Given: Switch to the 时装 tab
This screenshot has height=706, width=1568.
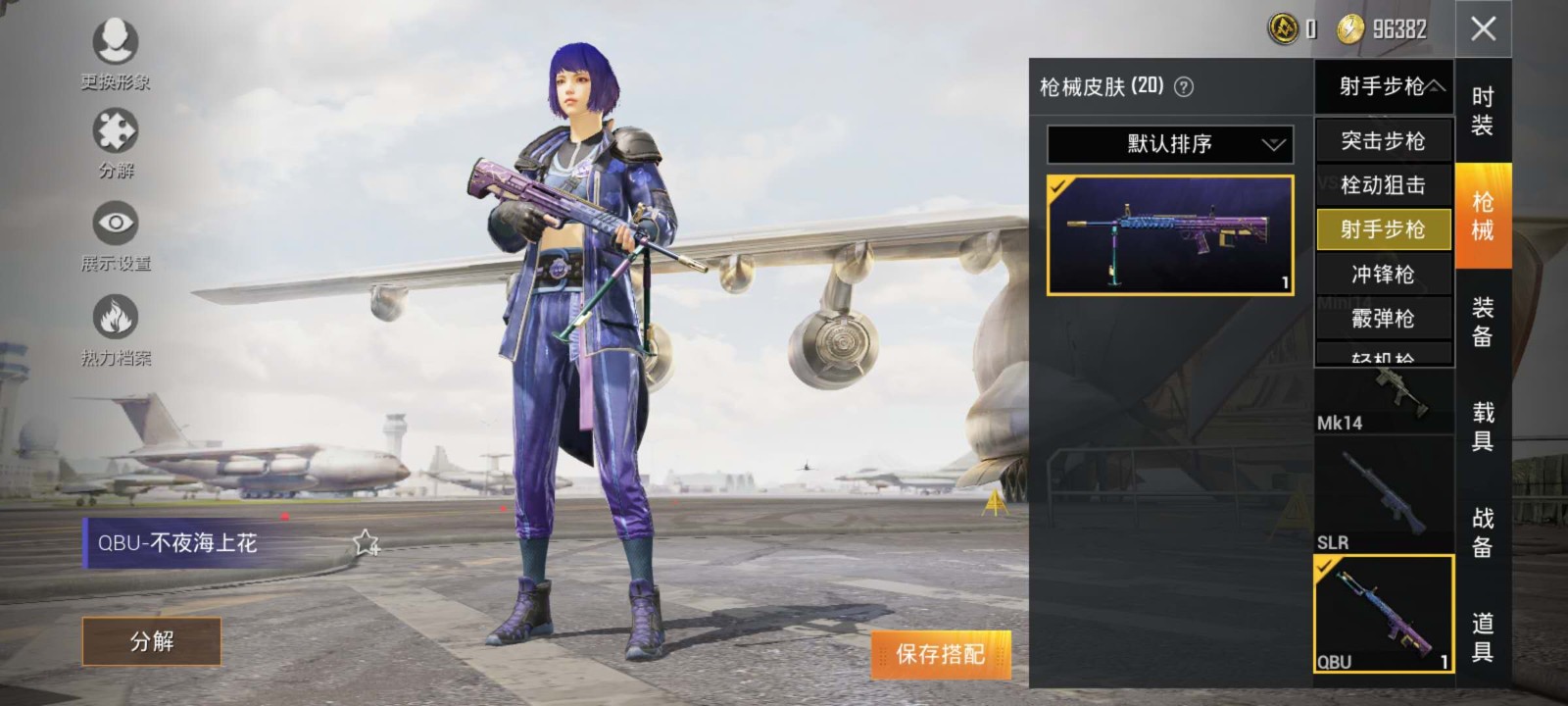Looking at the screenshot, I should [x=1483, y=111].
